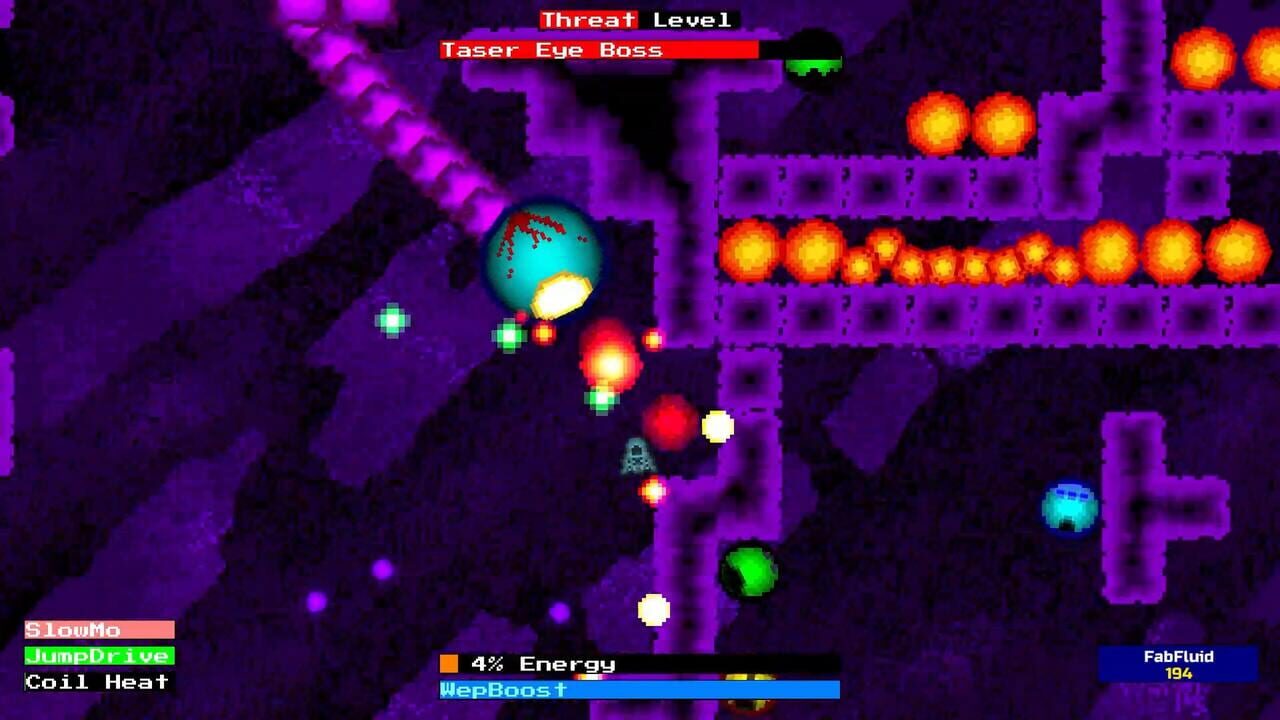The width and height of the screenshot is (1280, 720).
Task: Click the white glowing orb projectile
Action: [716, 424]
